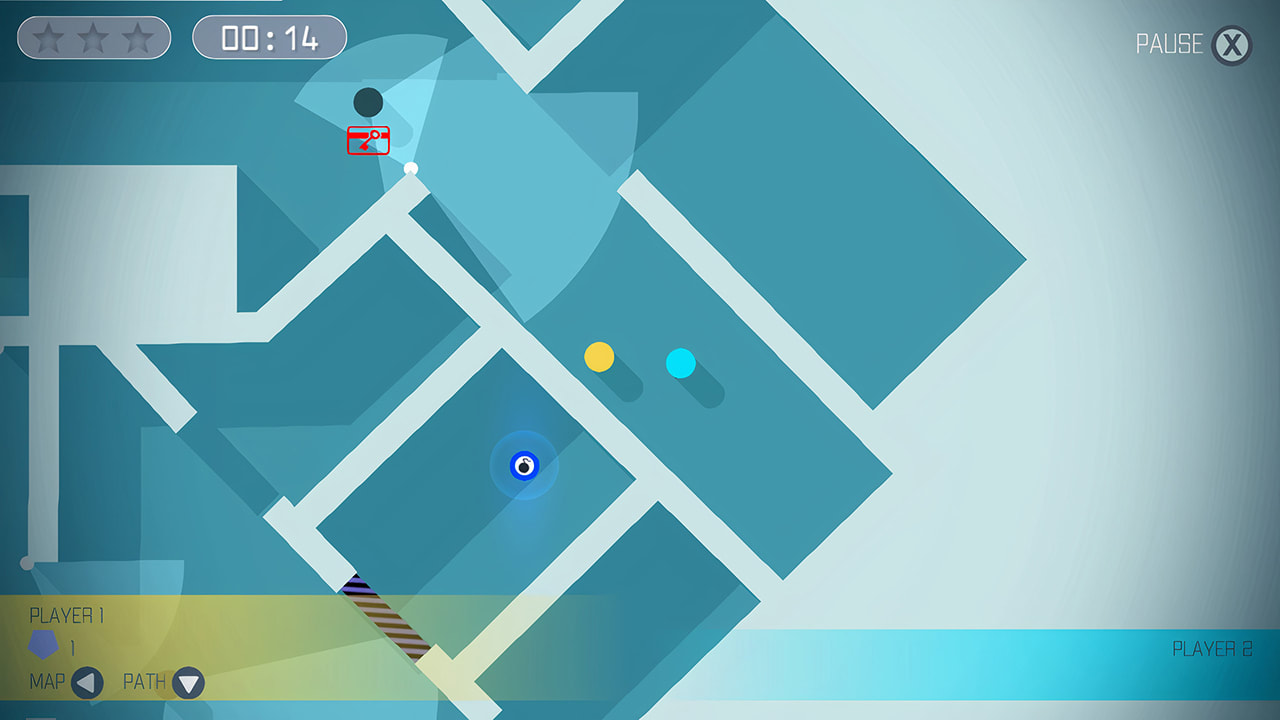This screenshot has width=1280, height=720.
Task: Click the yellow collectible dot
Action: click(600, 357)
